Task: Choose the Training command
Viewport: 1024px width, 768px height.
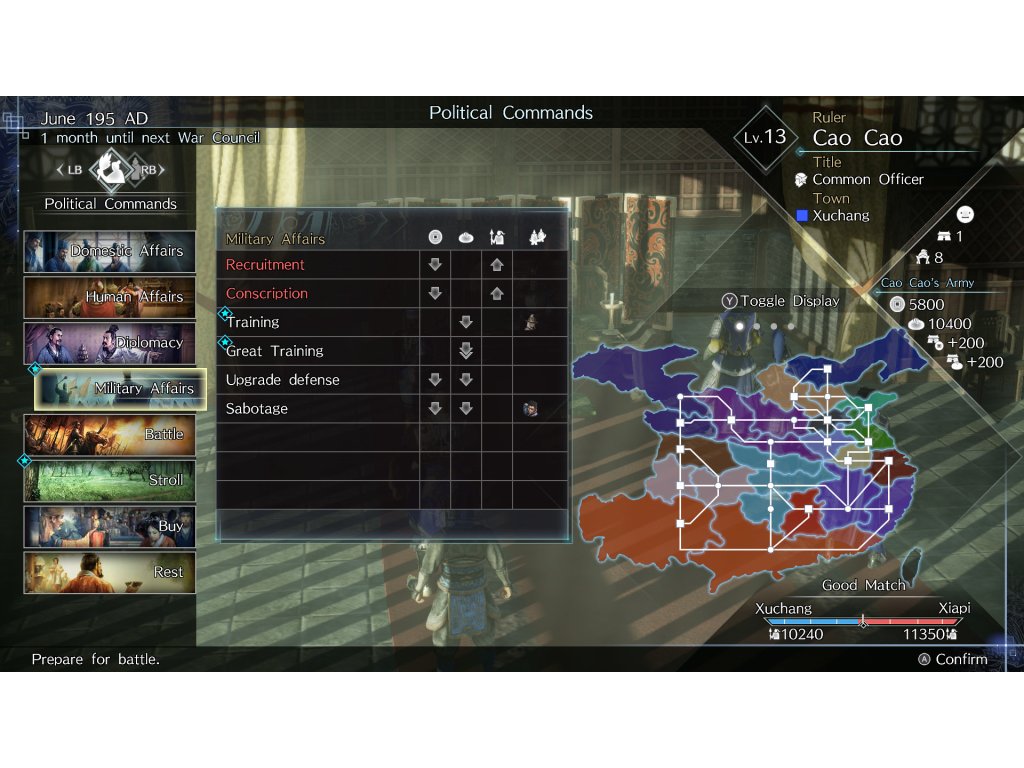Action: (x=253, y=322)
